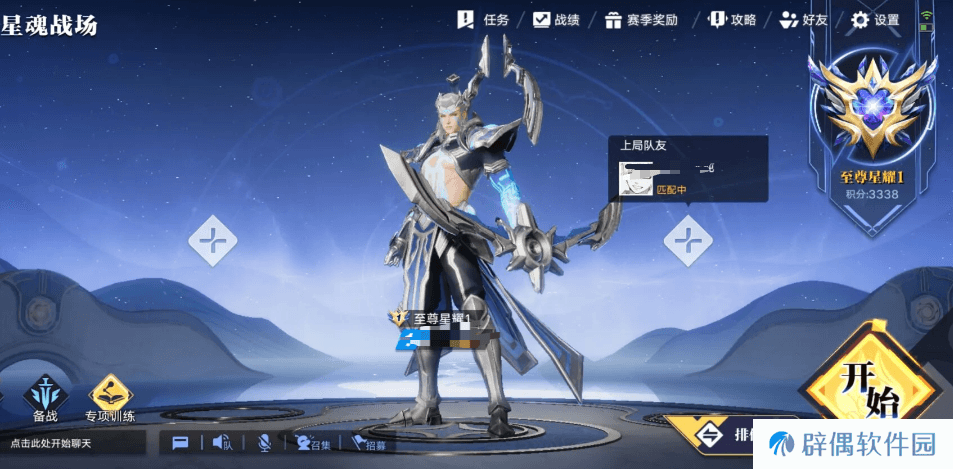Open 赛季奖励 season rewards
Viewport: 953px width, 469px height.
642,19
